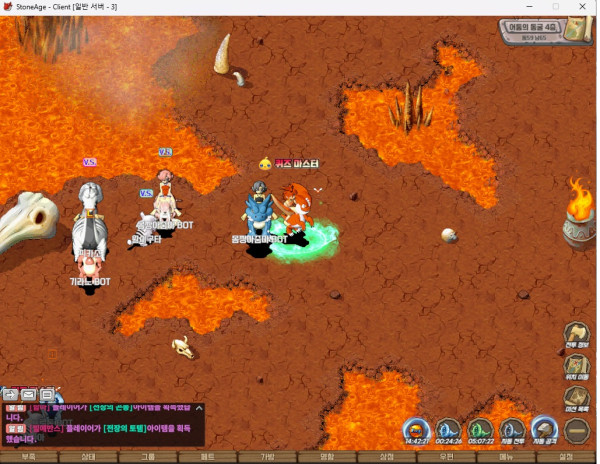Open the 우편 mail on bottom bar
This screenshot has height=464, width=600.
click(446, 457)
